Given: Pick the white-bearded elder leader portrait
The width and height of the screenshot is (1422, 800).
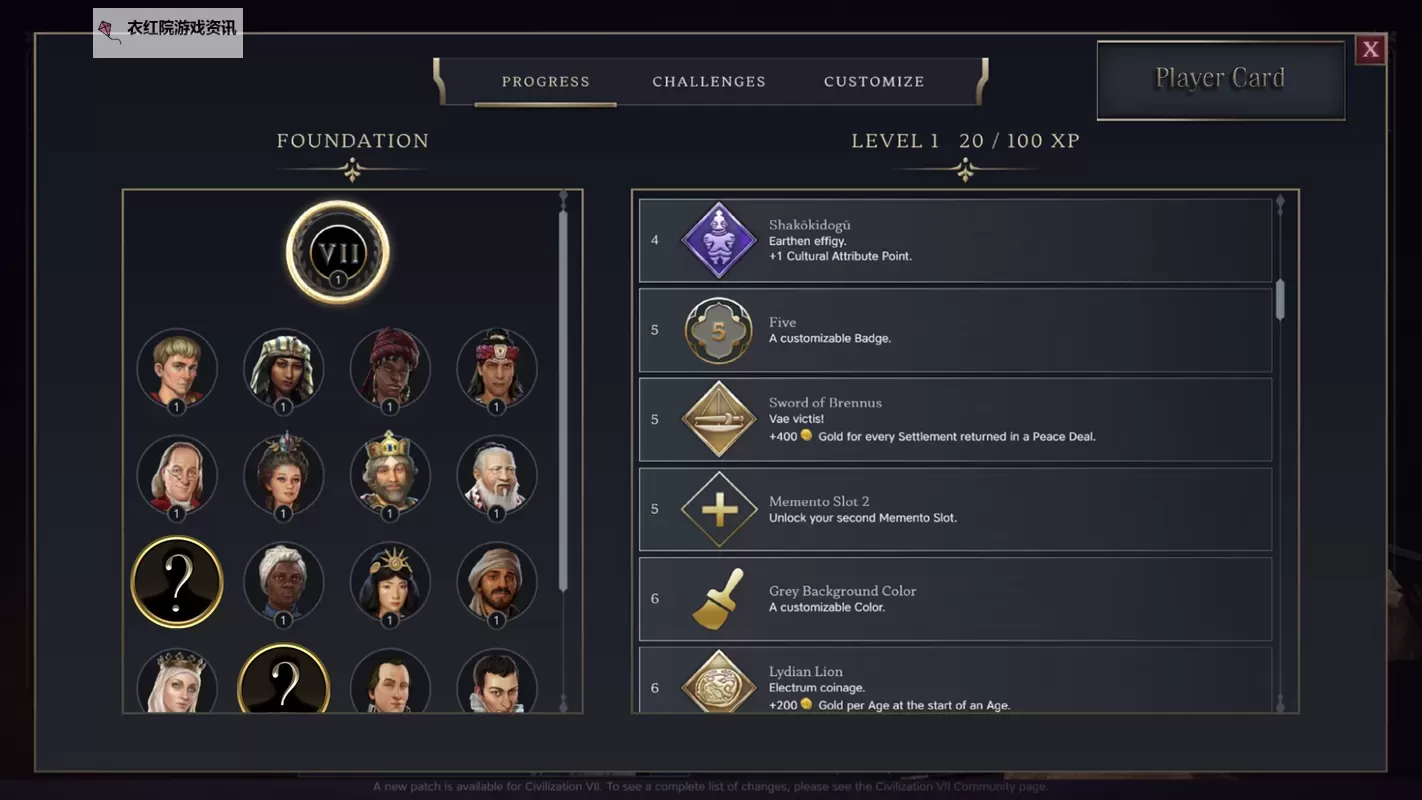Looking at the screenshot, I should click(x=496, y=475).
